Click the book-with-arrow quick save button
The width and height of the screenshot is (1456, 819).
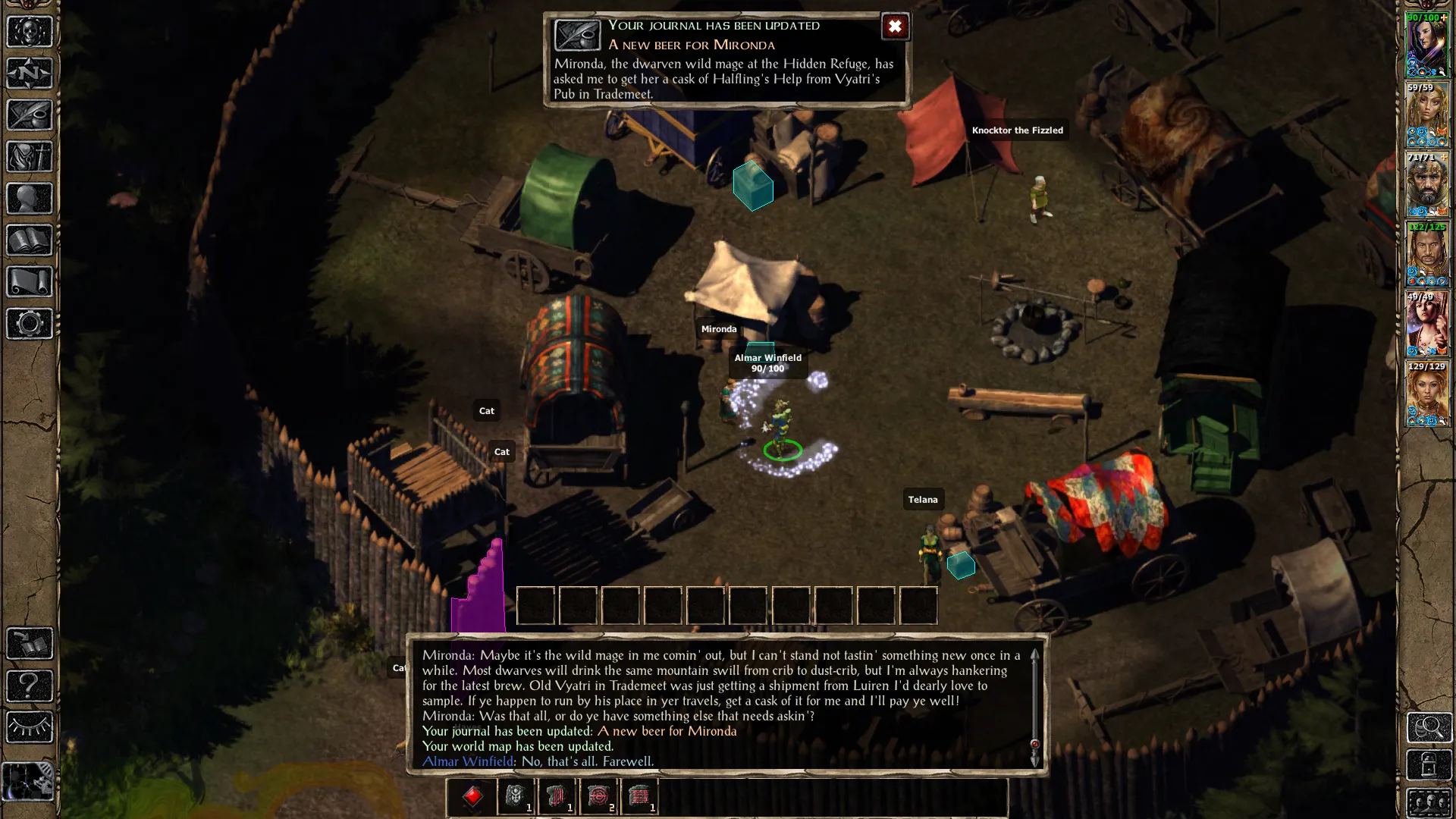(x=30, y=644)
